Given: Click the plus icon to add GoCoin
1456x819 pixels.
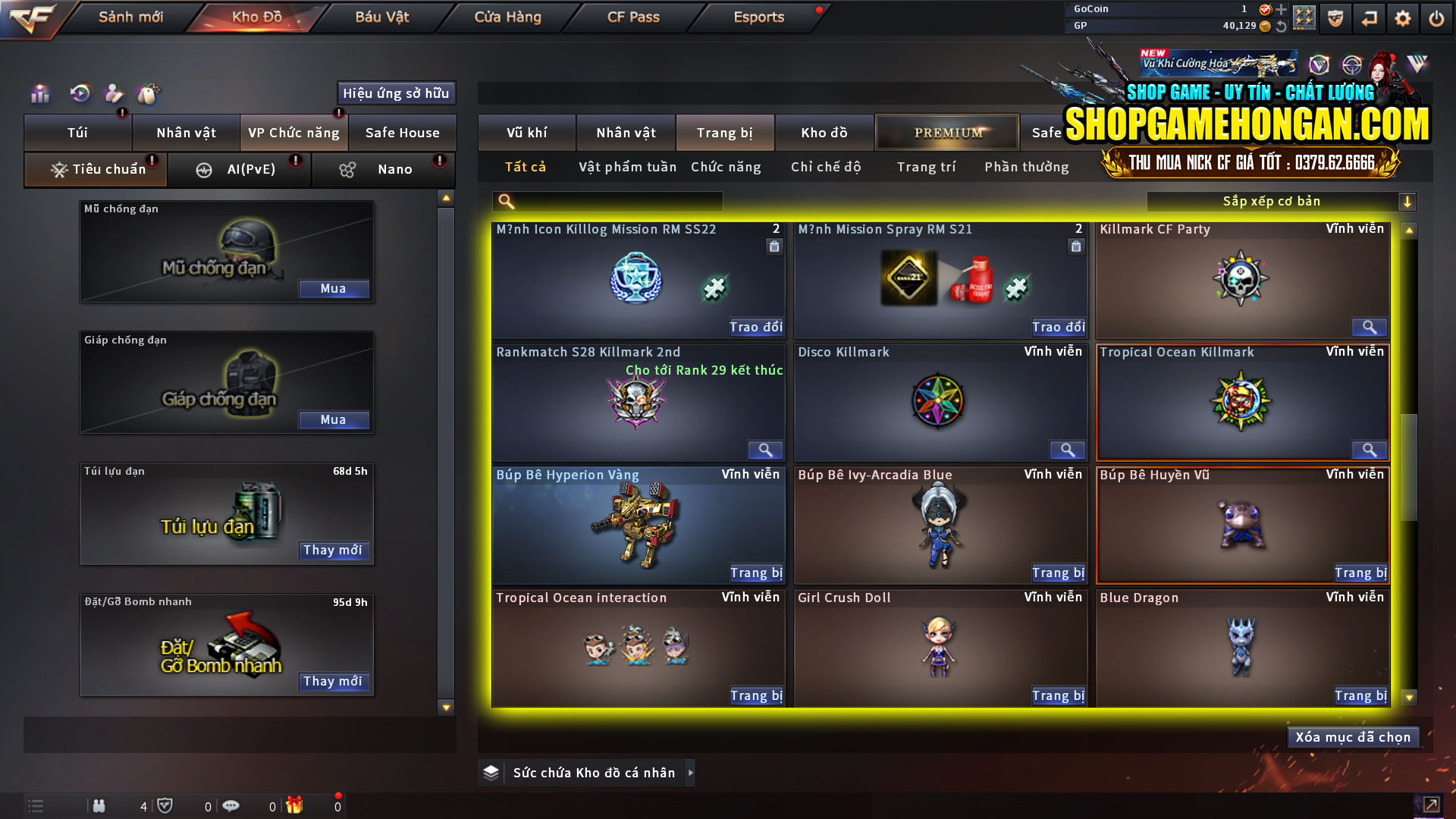Looking at the screenshot, I should 1282,9.
